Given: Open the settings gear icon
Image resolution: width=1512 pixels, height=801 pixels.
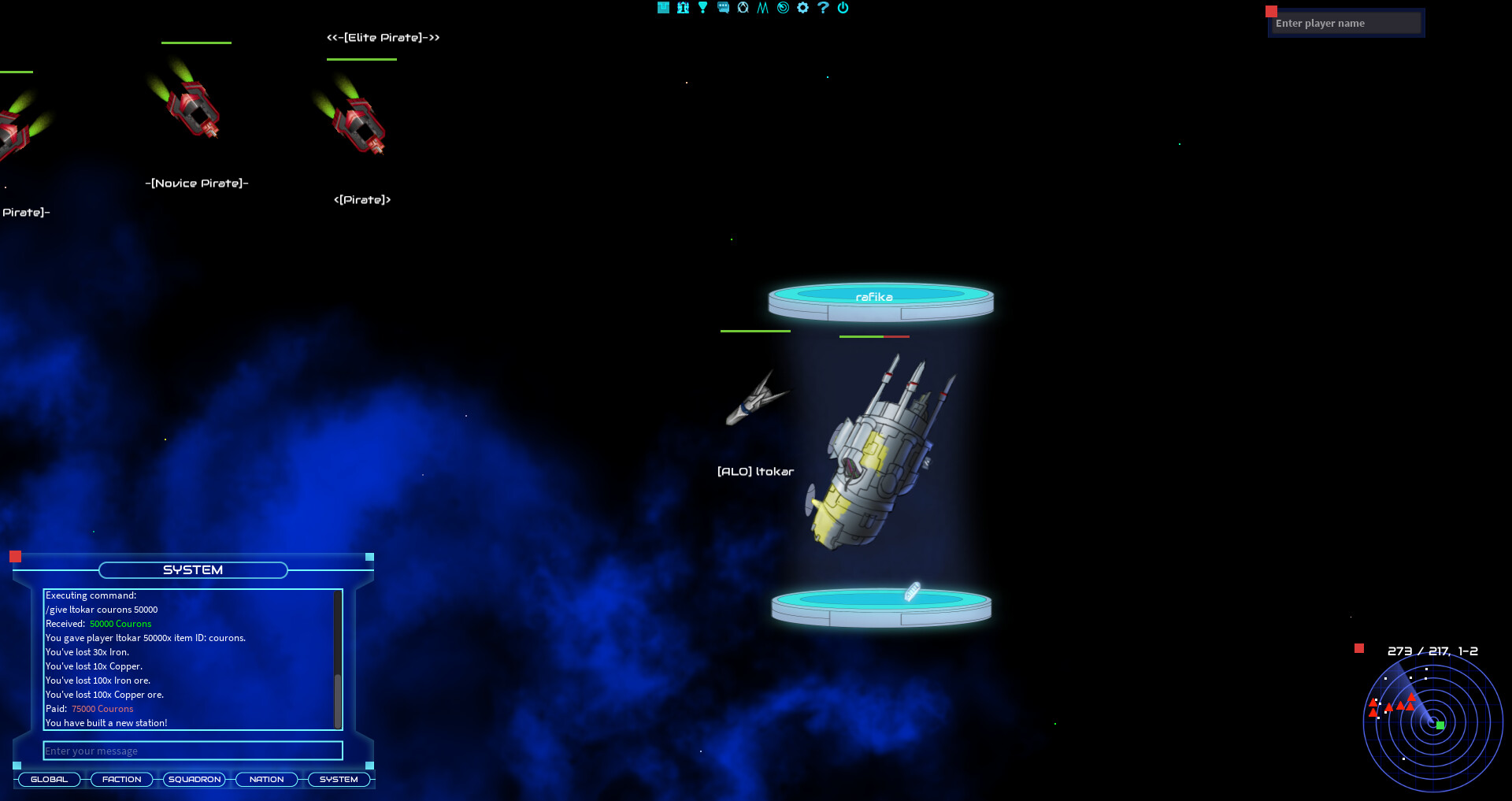Looking at the screenshot, I should (x=803, y=8).
